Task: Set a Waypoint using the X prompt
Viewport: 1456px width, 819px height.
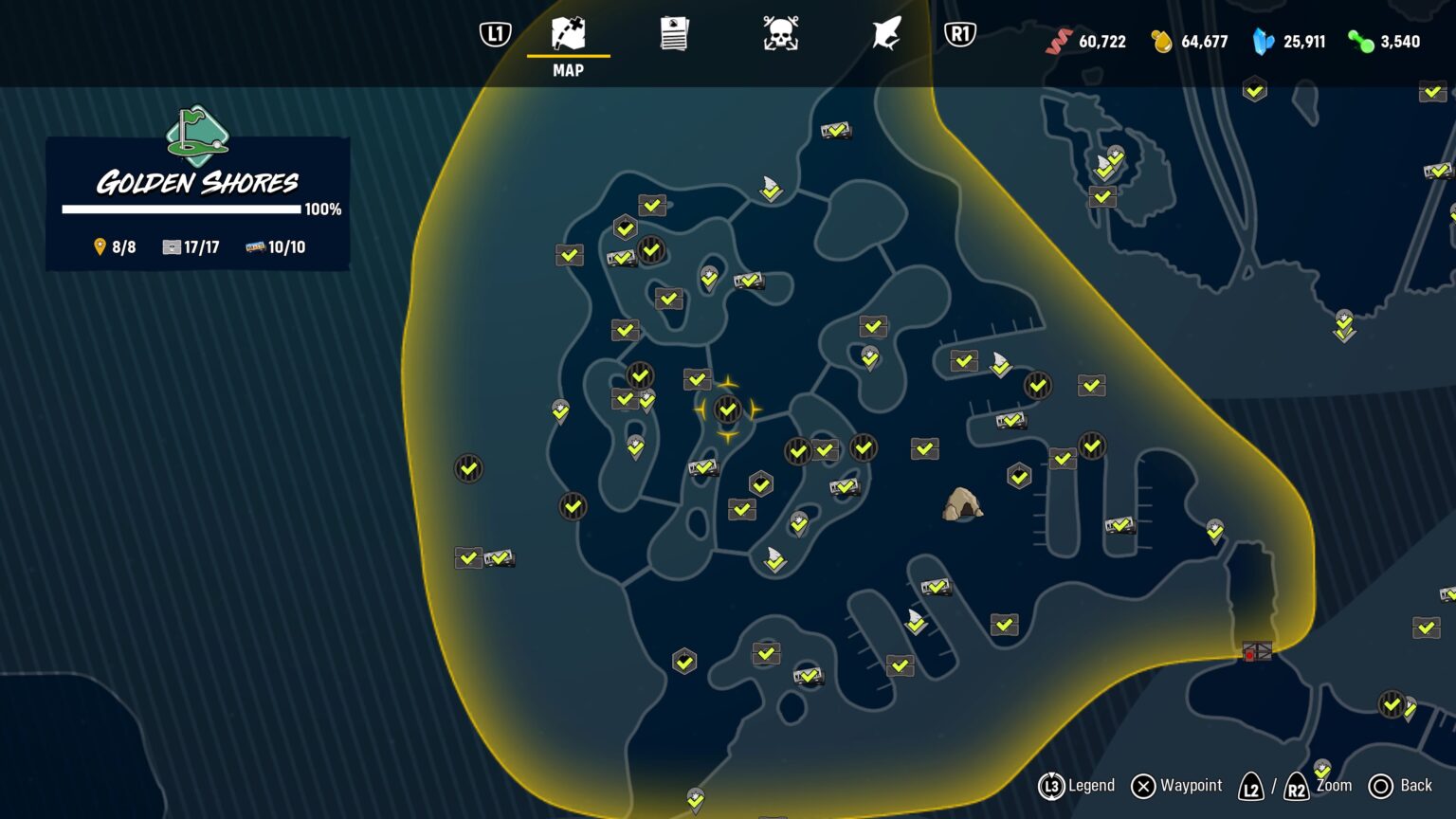Action: coord(1142,786)
